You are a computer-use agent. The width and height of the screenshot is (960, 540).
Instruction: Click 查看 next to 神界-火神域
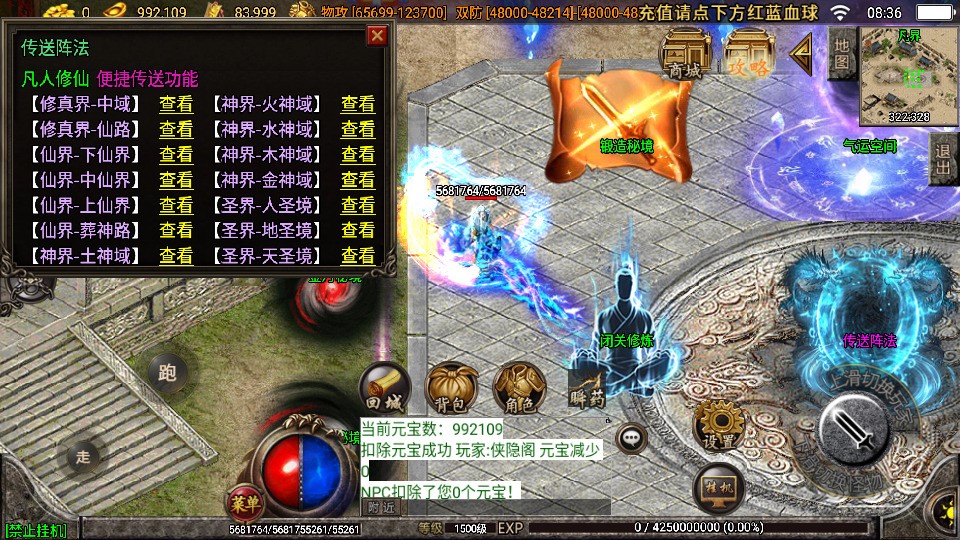coord(357,104)
